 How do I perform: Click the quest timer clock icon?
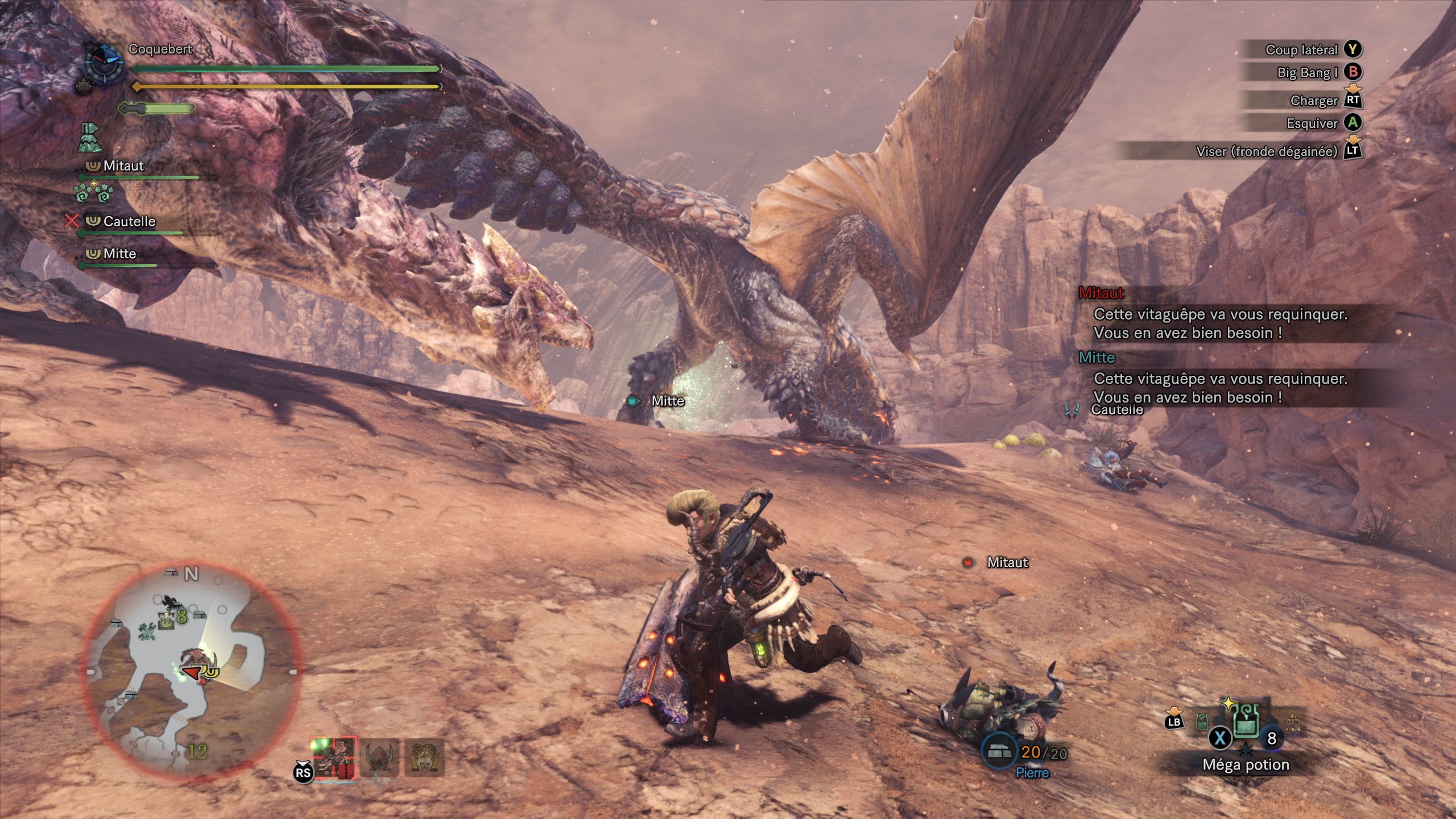point(105,64)
